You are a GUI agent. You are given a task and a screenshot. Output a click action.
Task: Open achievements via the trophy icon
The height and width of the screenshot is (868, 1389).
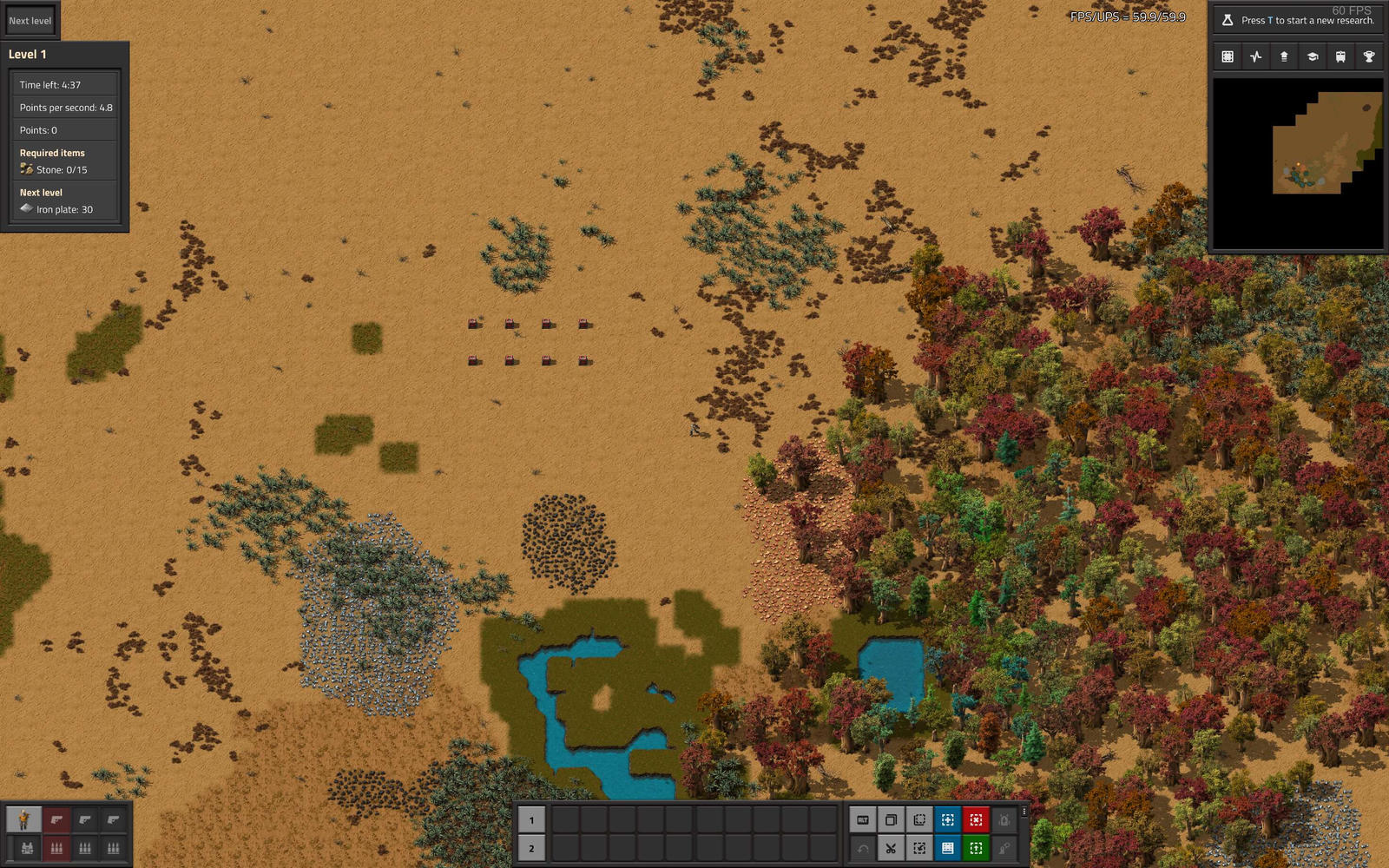tap(1369, 56)
